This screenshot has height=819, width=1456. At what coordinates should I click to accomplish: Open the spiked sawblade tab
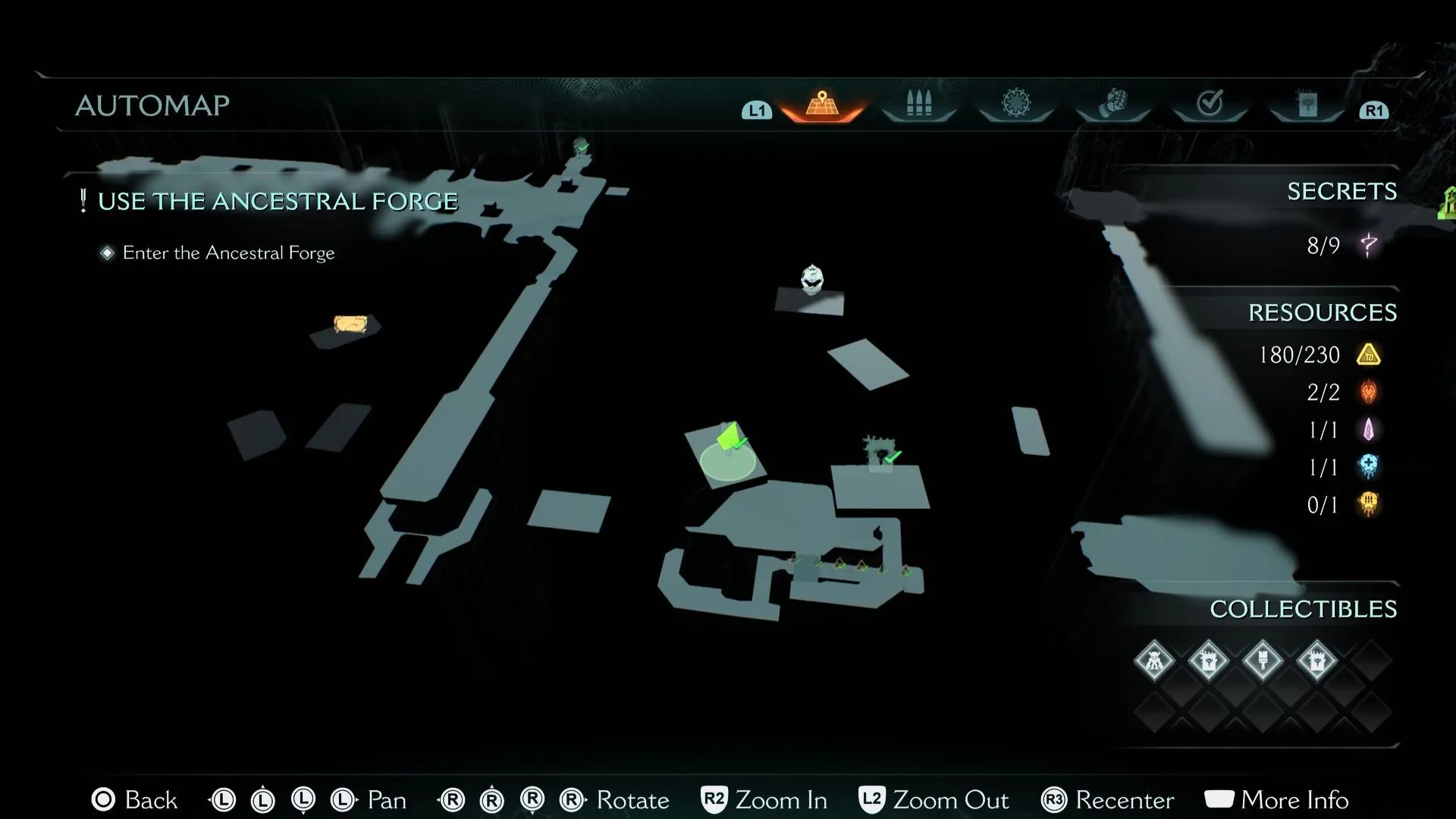1015,104
